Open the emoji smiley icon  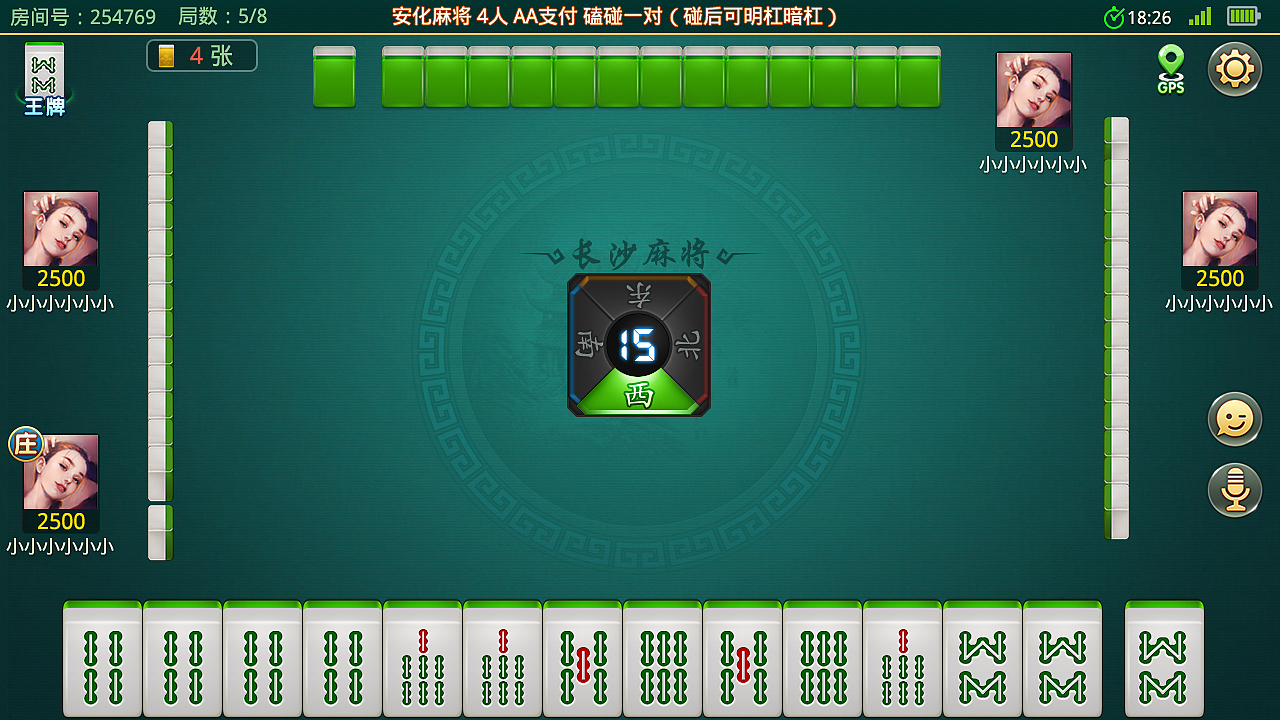pyautogui.click(x=1235, y=419)
